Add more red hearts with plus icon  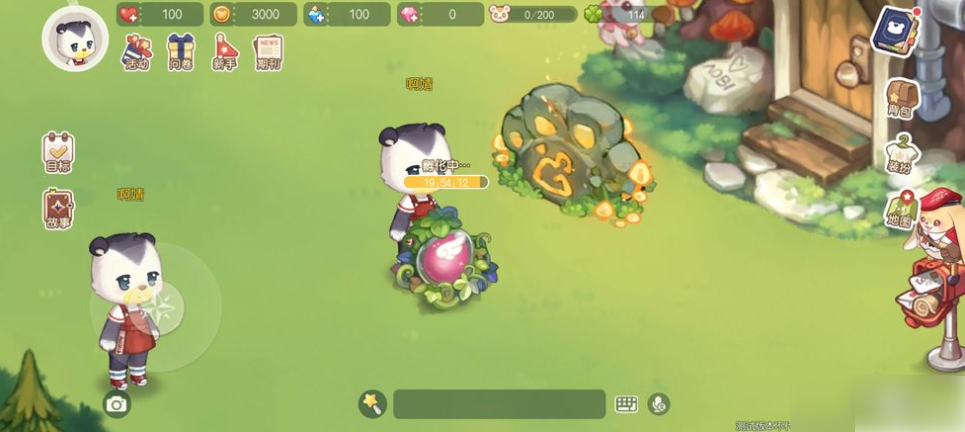[130, 15]
